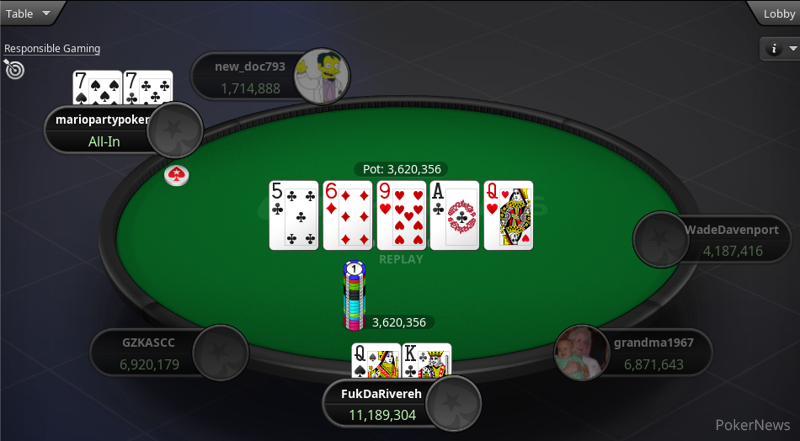
Task: Open the Table dropdown menu
Action: pyautogui.click(x=28, y=13)
